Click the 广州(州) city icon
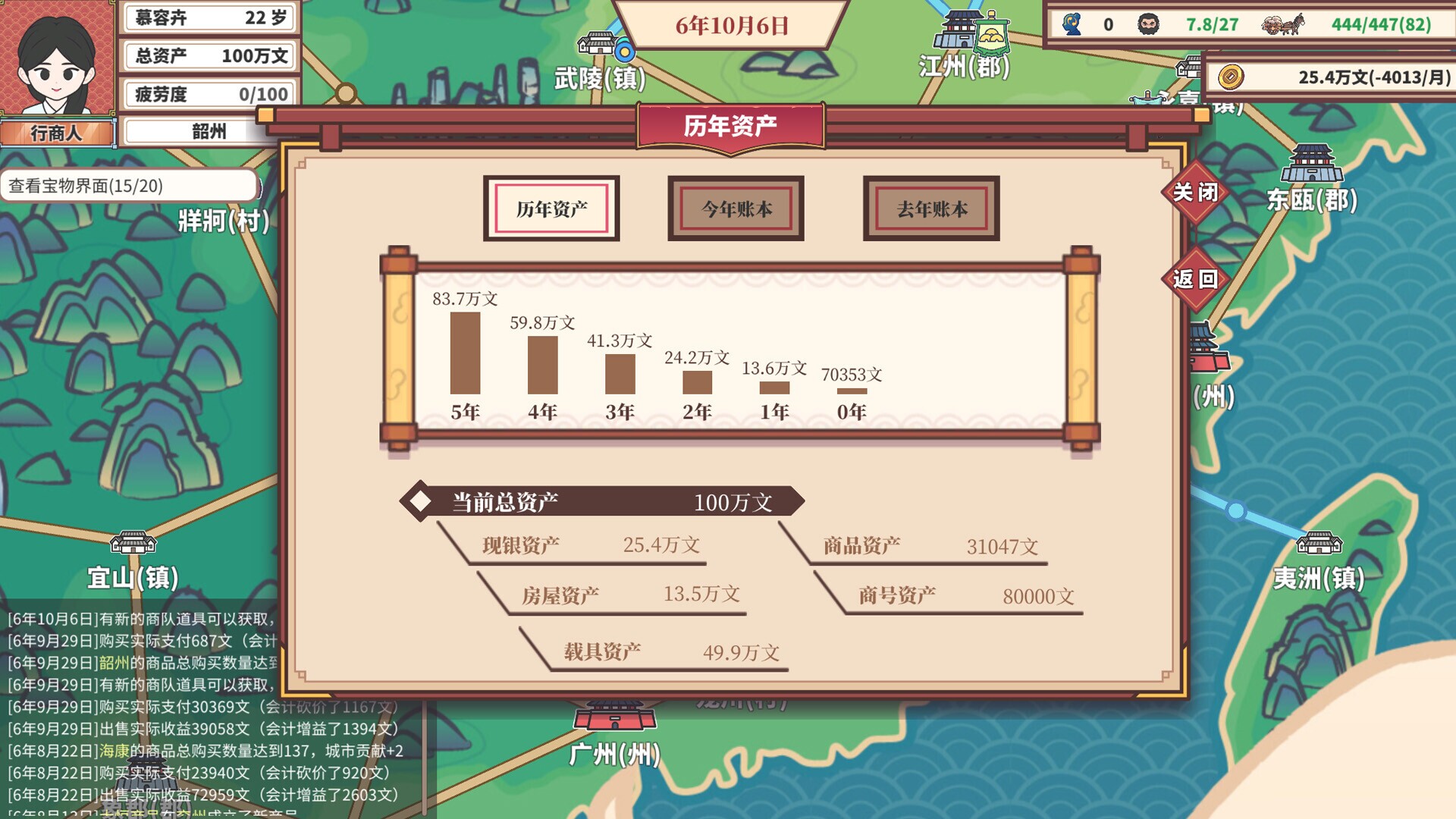Viewport: 1456px width, 819px height. 614,717
